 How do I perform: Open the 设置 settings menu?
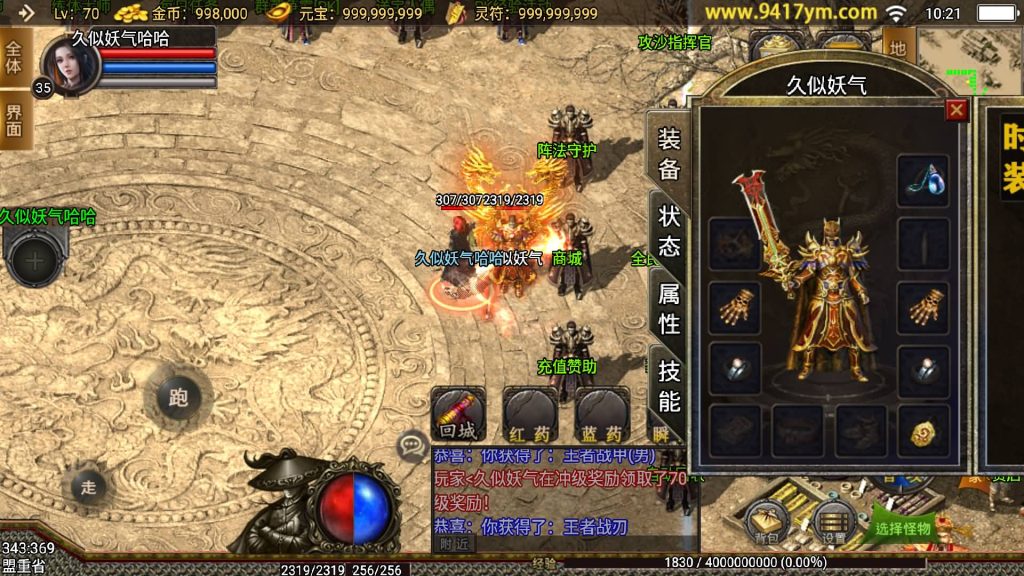coord(833,521)
